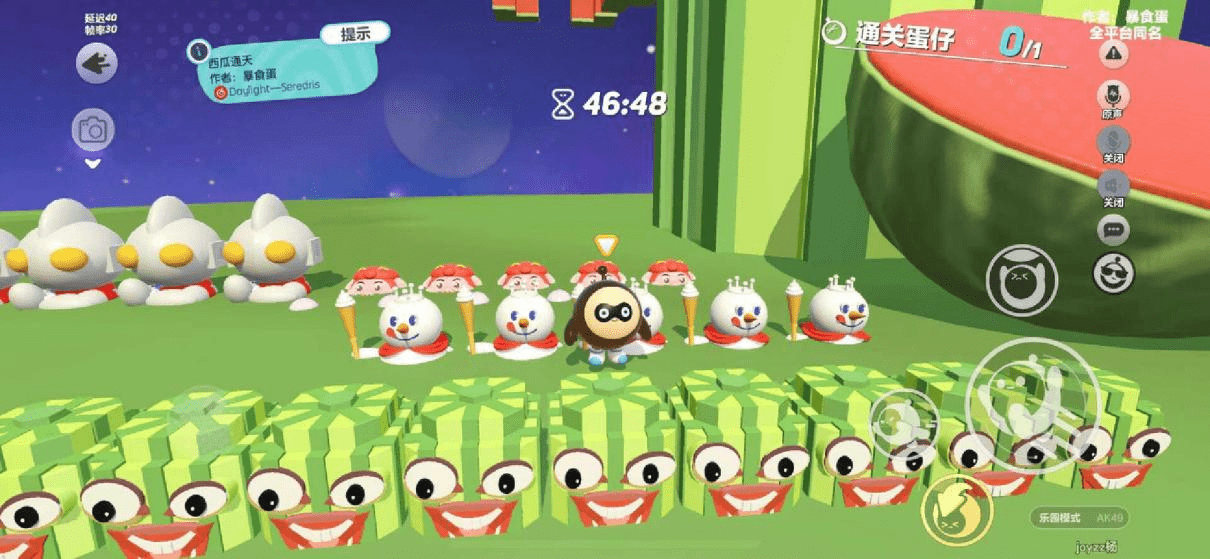Select the 乐园模式 mode label

click(x=1057, y=518)
